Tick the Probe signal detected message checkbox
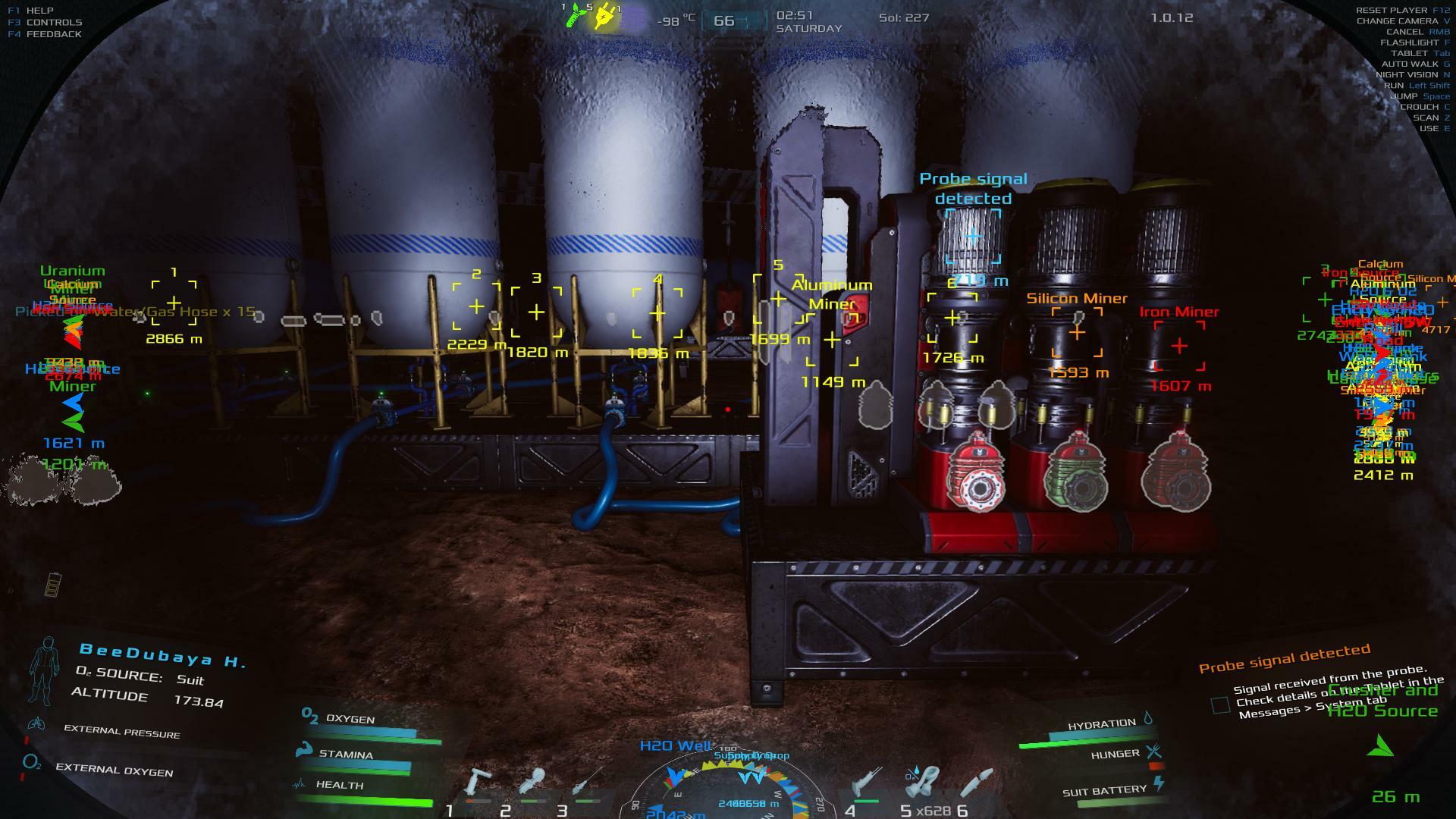The width and height of the screenshot is (1456, 819). 1220,705
